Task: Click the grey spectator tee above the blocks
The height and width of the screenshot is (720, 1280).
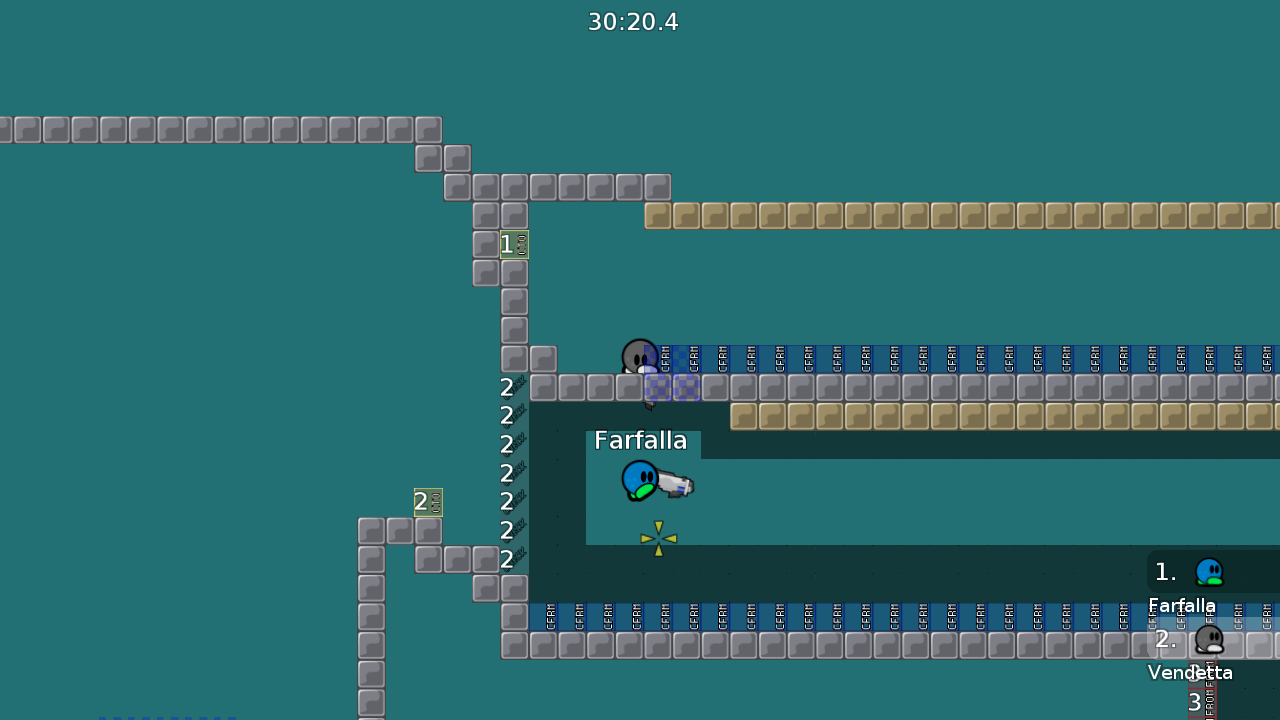Action: coord(640,356)
